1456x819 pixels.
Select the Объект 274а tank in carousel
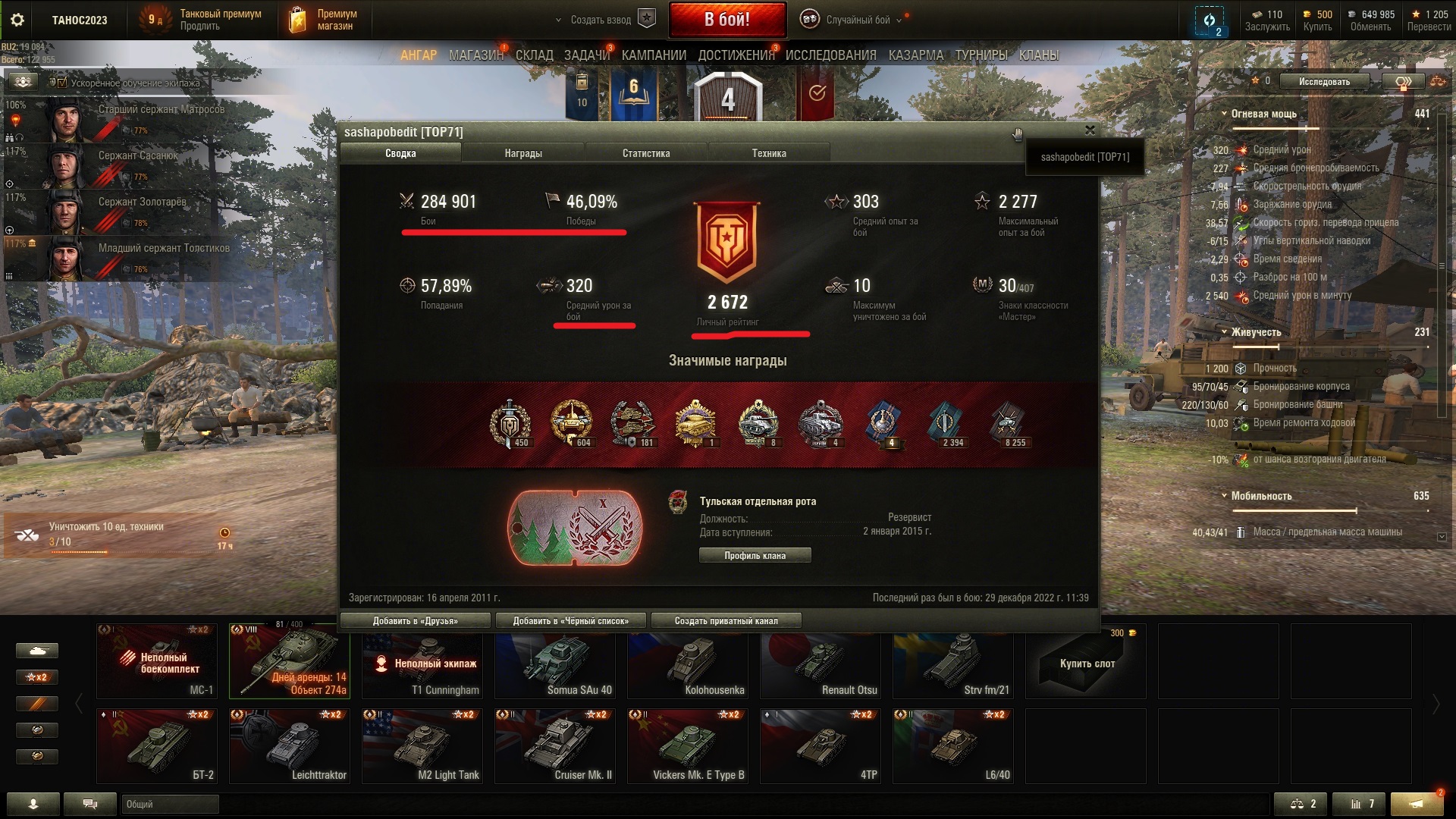tap(290, 661)
